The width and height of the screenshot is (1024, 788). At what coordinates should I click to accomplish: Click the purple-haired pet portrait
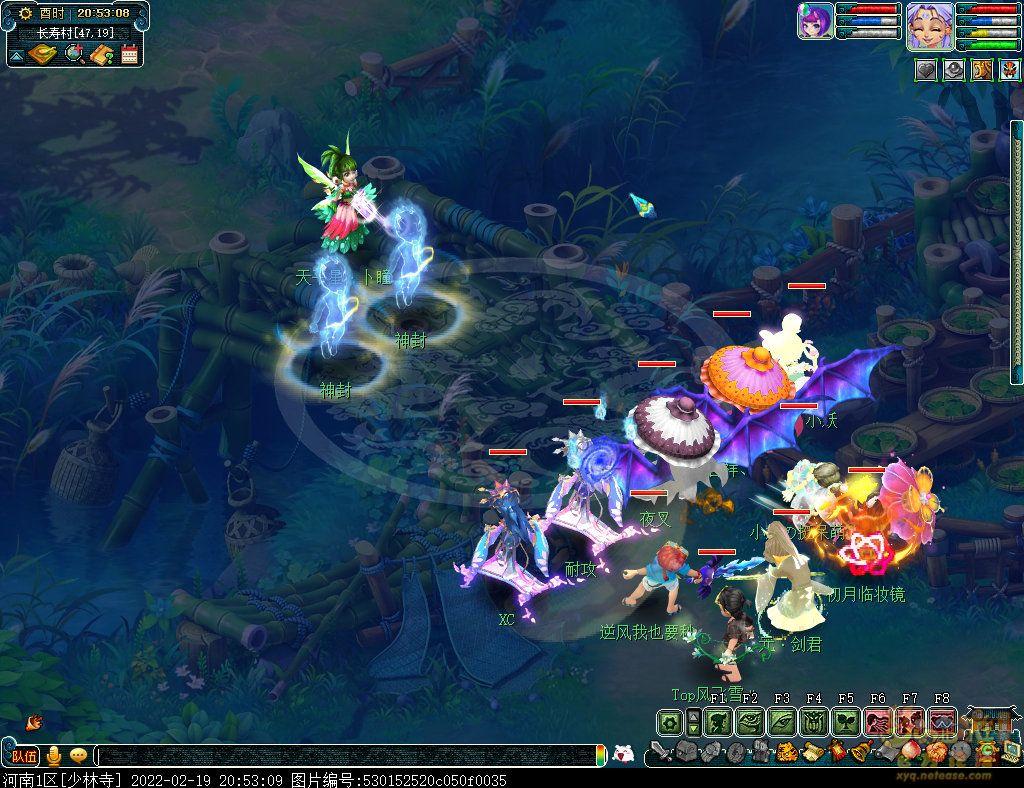pyautogui.click(x=815, y=21)
